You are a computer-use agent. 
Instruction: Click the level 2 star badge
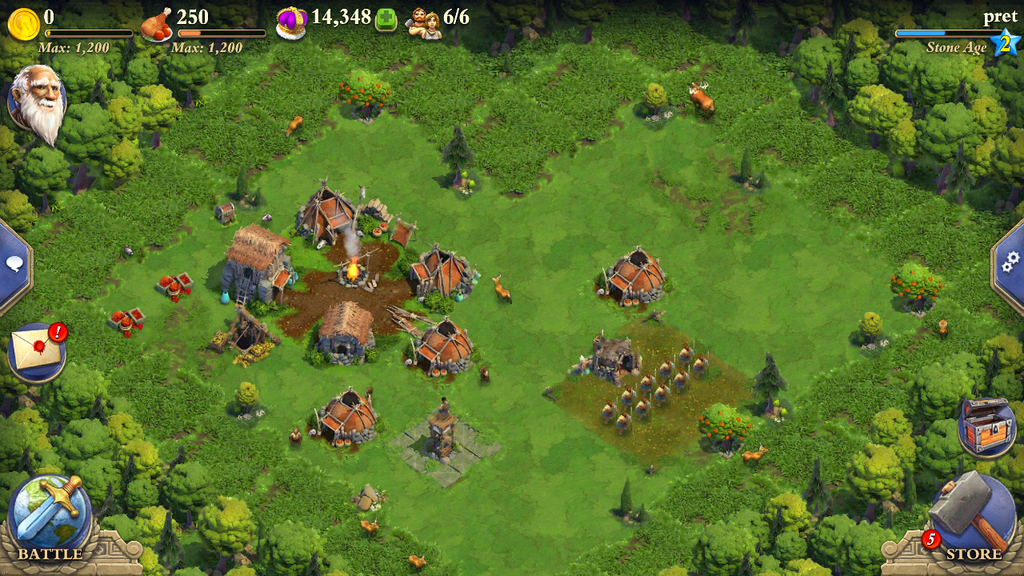pyautogui.click(x=1003, y=43)
